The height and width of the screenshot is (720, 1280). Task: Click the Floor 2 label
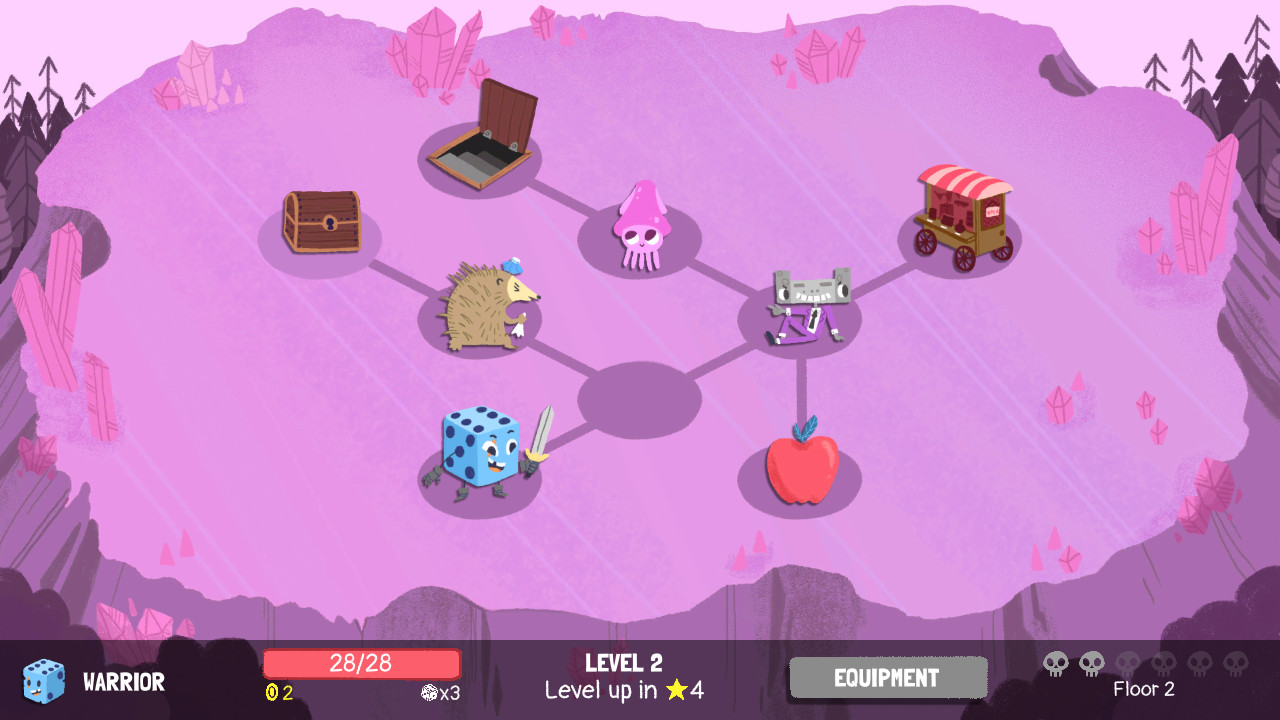[1146, 689]
